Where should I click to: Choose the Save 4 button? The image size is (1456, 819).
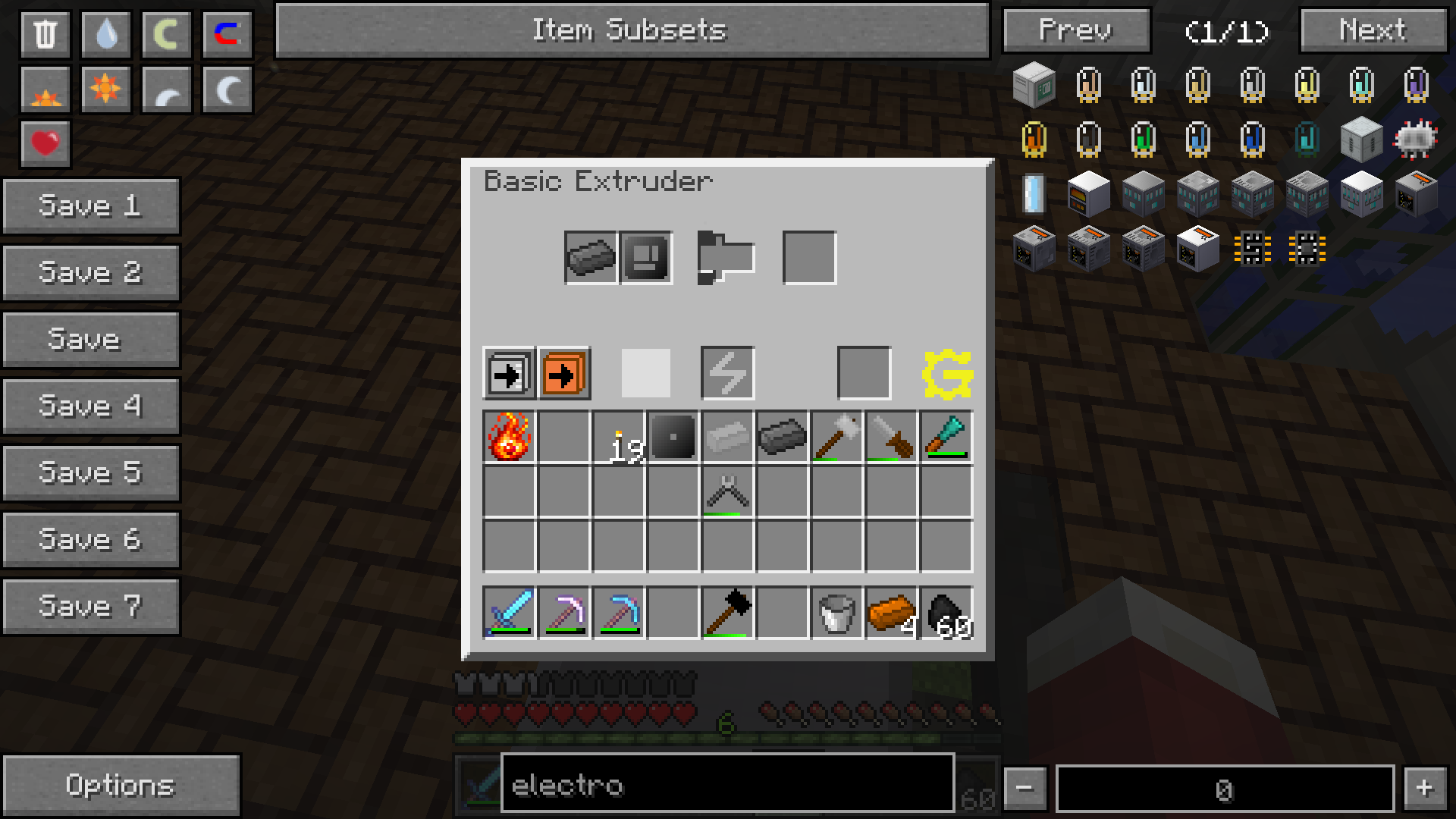(x=91, y=406)
